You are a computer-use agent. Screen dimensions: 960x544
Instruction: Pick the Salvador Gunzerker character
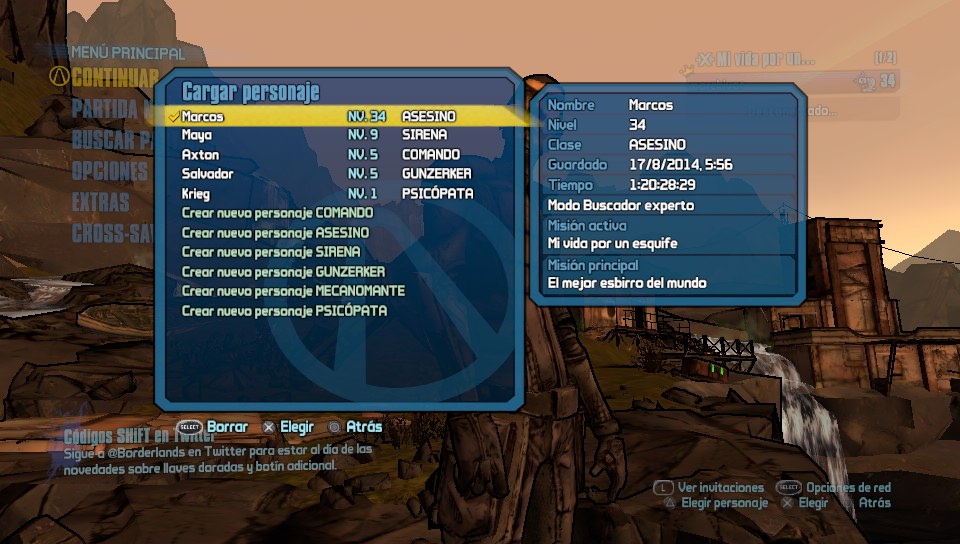point(318,174)
